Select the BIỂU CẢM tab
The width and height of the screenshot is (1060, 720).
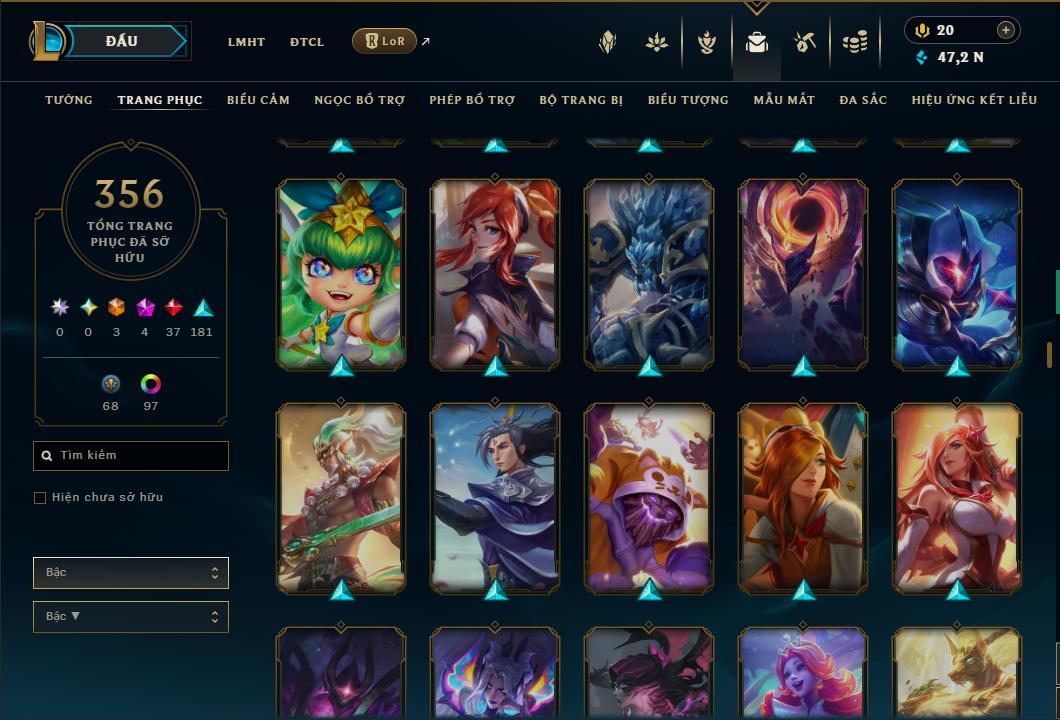(x=258, y=100)
